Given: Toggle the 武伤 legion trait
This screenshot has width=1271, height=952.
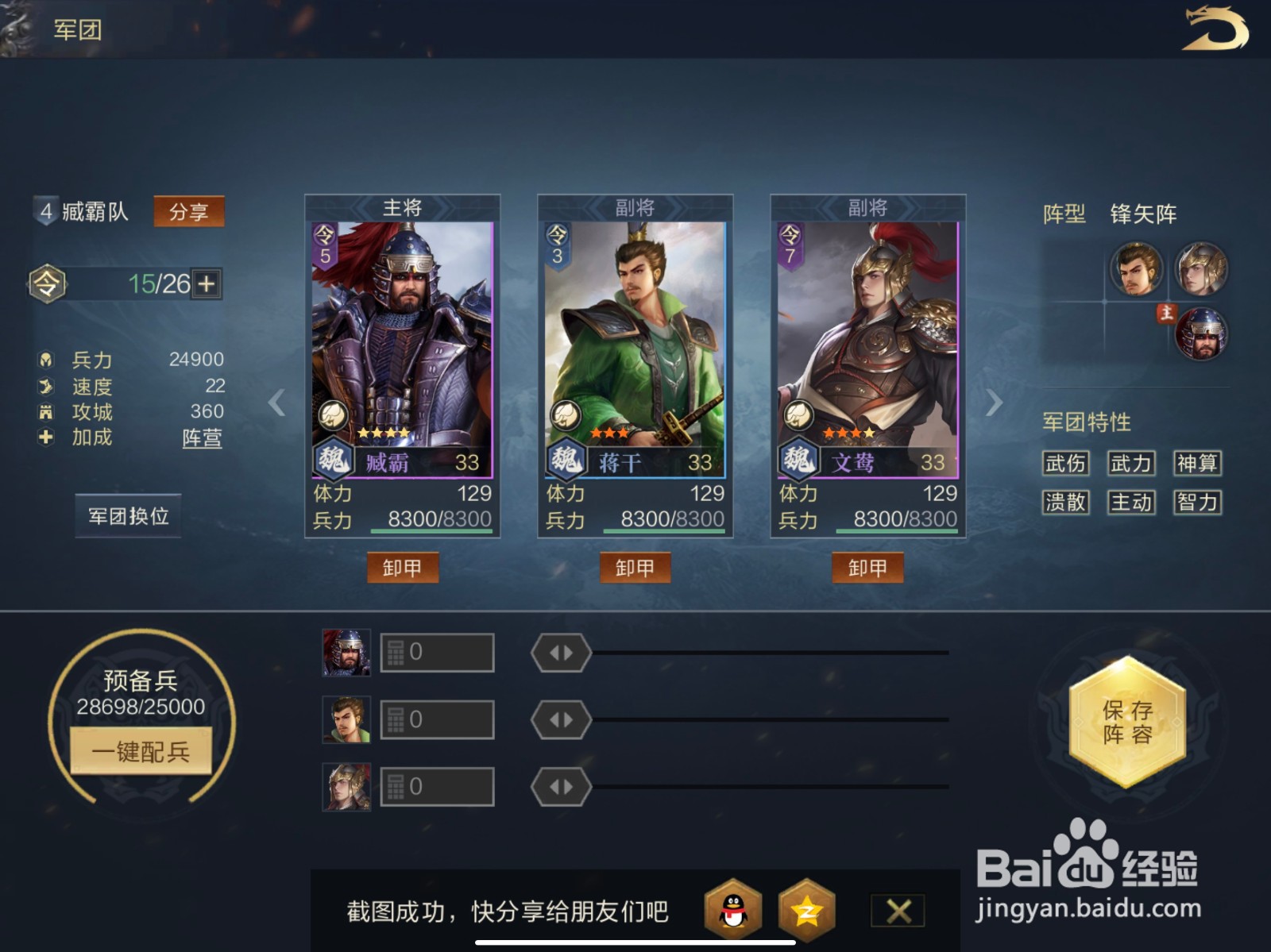Looking at the screenshot, I should pos(1065,463).
